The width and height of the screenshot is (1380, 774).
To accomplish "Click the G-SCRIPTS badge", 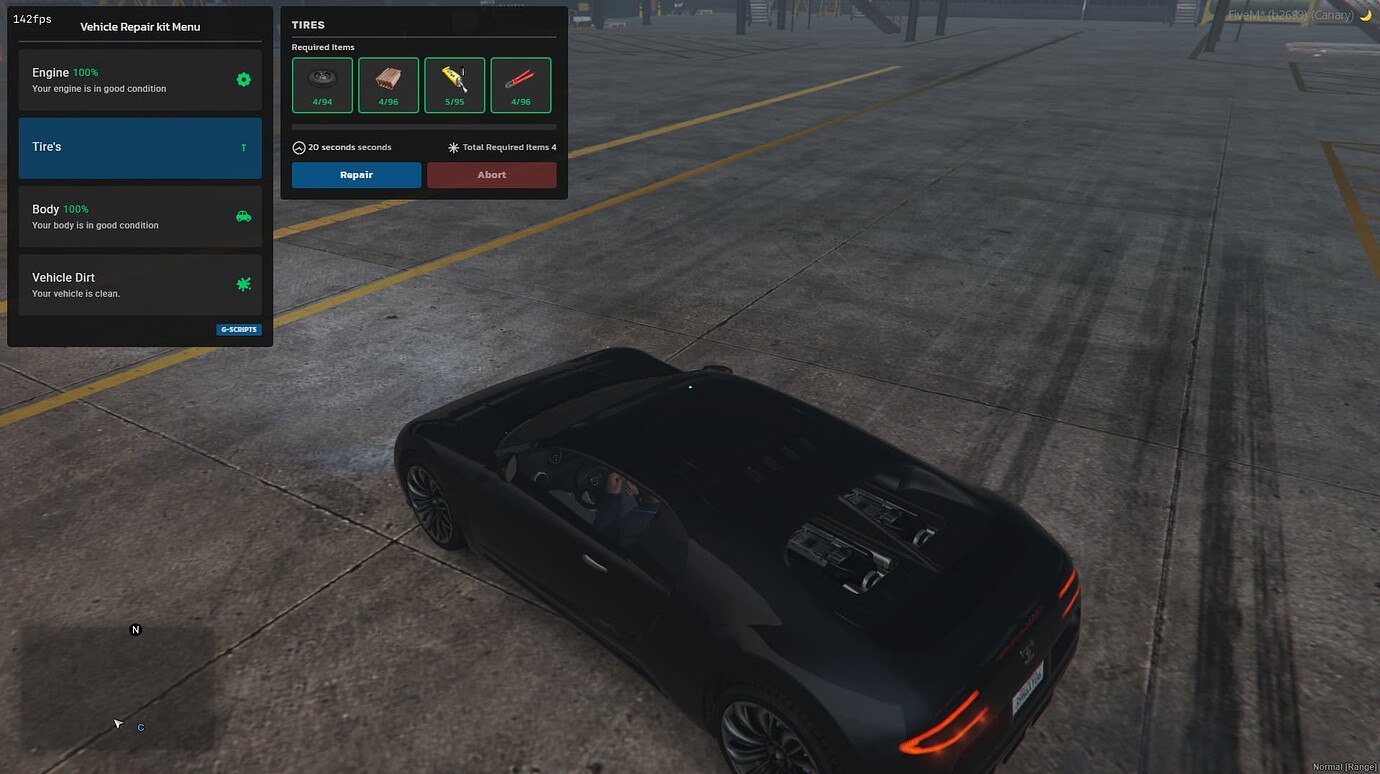I will pos(238,328).
